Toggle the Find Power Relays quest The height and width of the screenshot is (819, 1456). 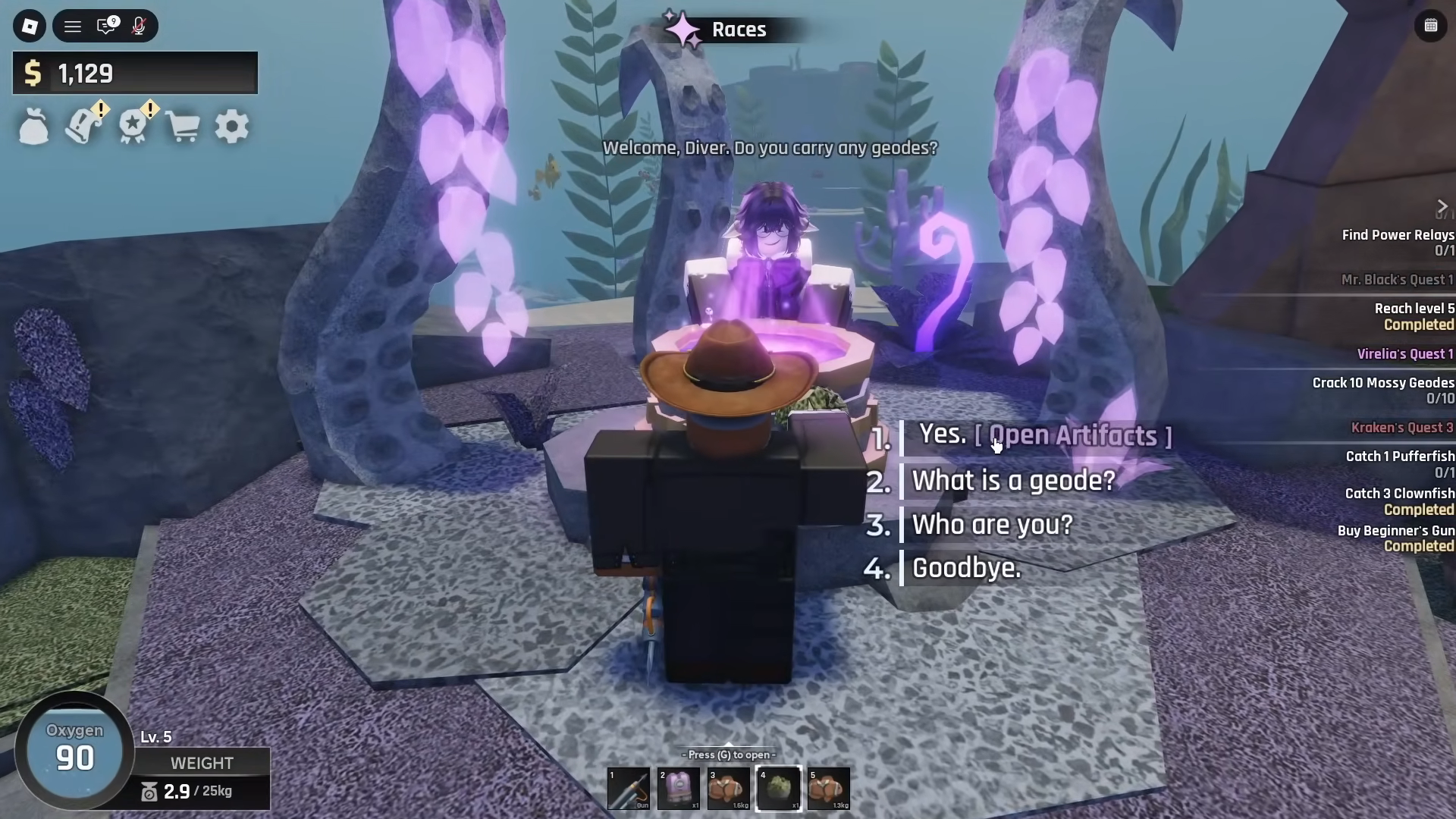[x=1398, y=235]
